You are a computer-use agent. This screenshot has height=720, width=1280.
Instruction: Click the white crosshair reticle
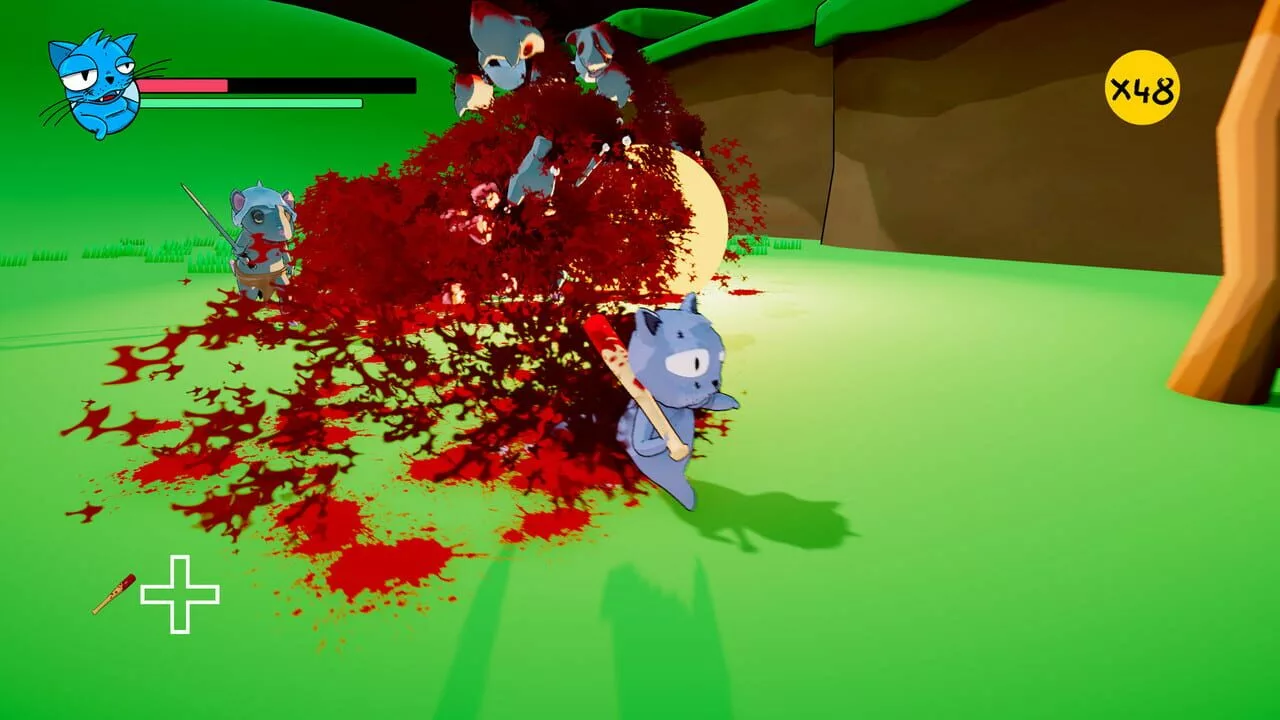[182, 592]
